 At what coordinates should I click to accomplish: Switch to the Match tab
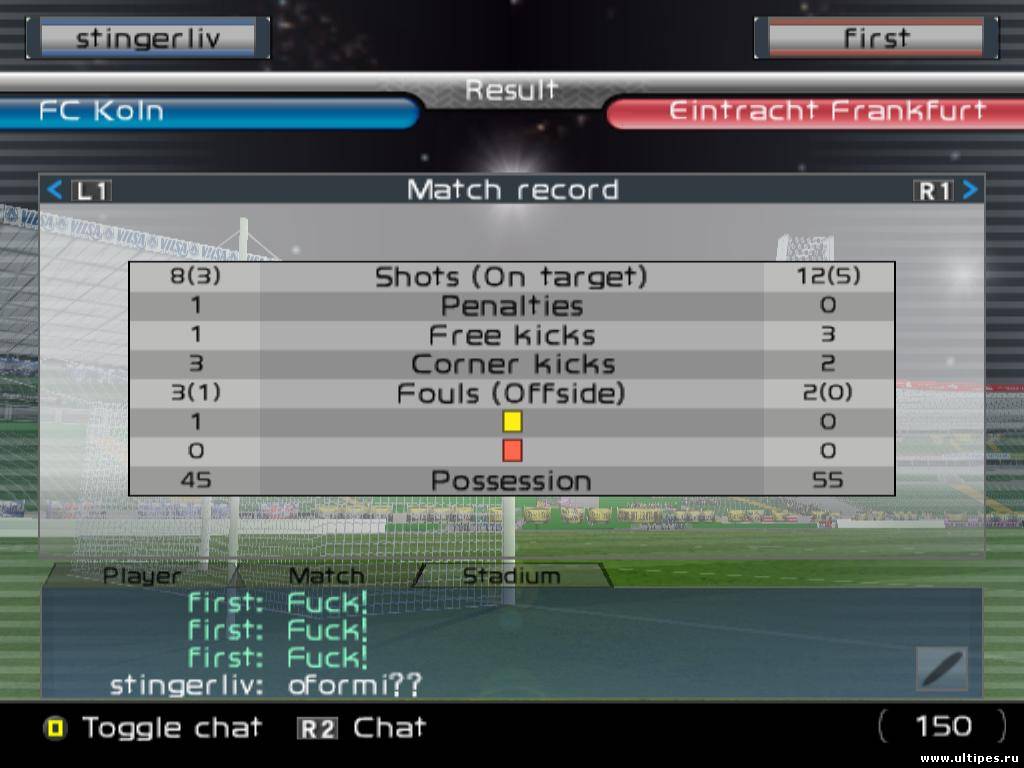[x=326, y=575]
